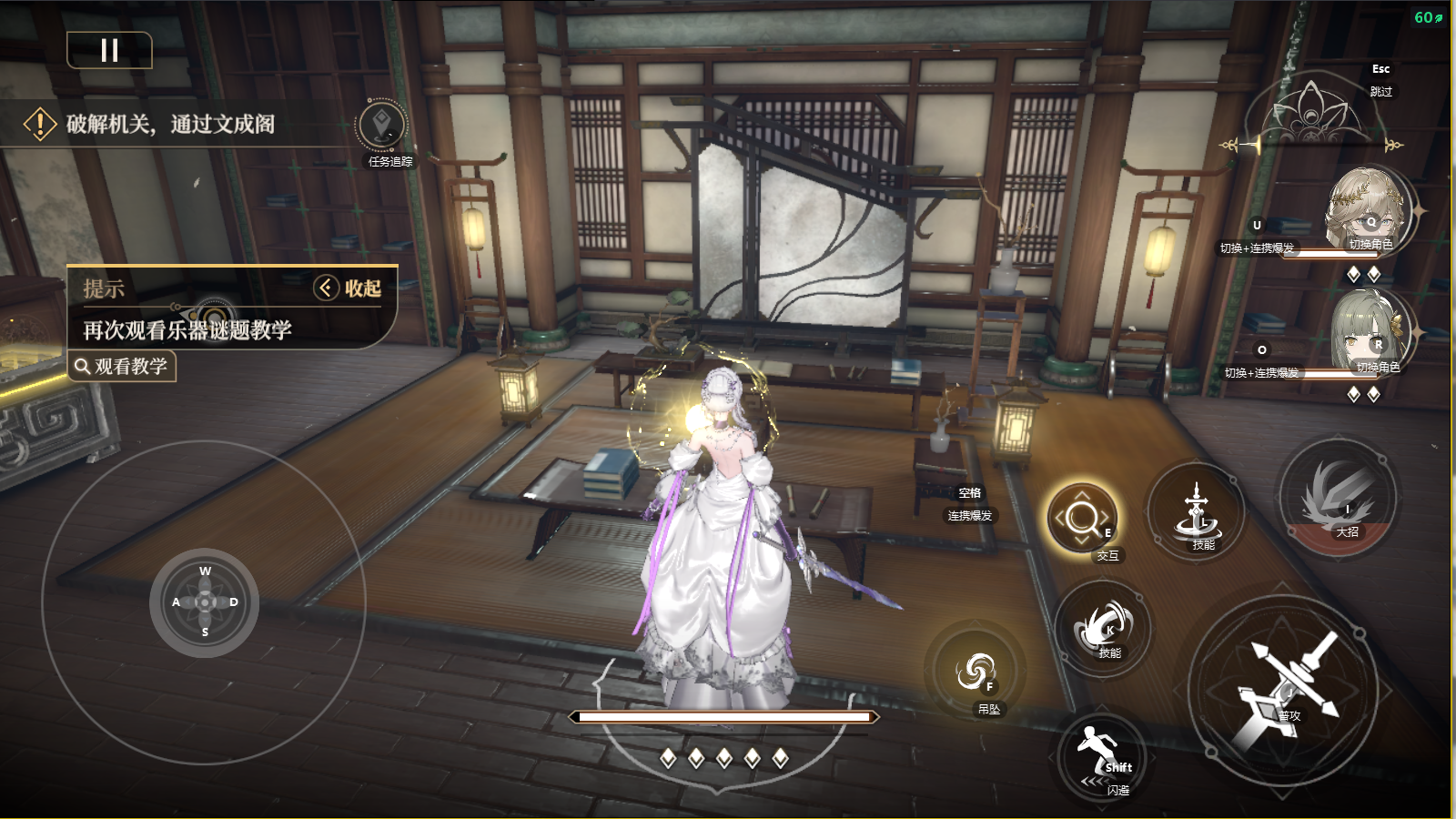Tap the 闪避 dodge button
1456x819 pixels.
coord(1101,757)
